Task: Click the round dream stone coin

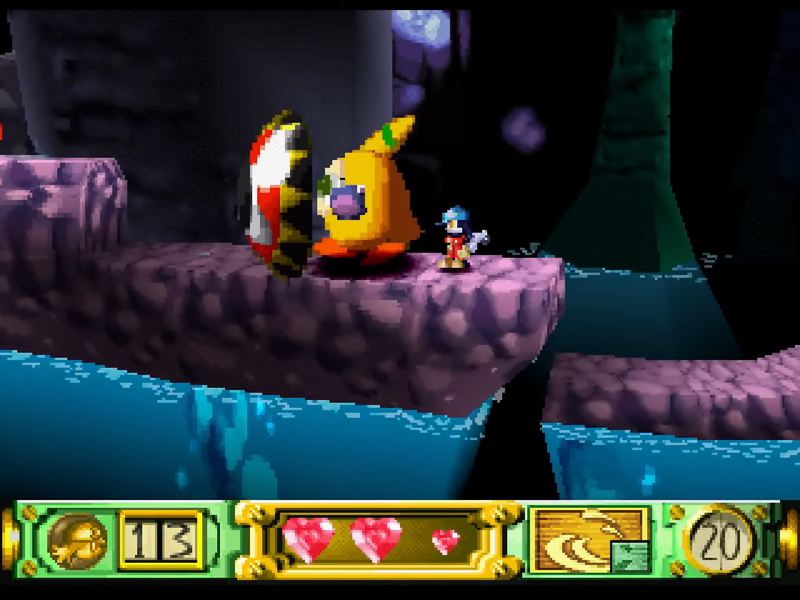Action: click(719, 541)
